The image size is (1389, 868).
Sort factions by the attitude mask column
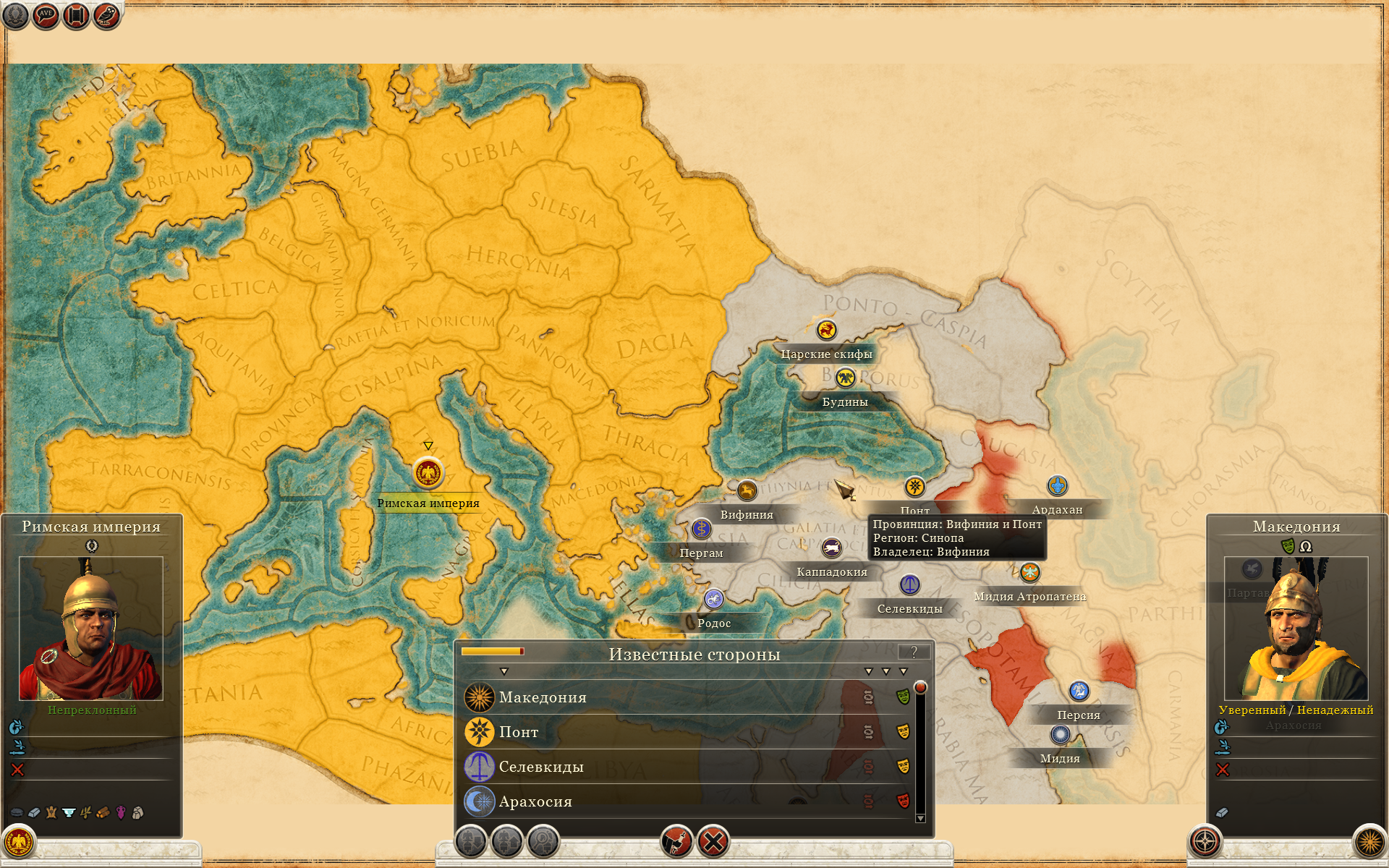(903, 672)
